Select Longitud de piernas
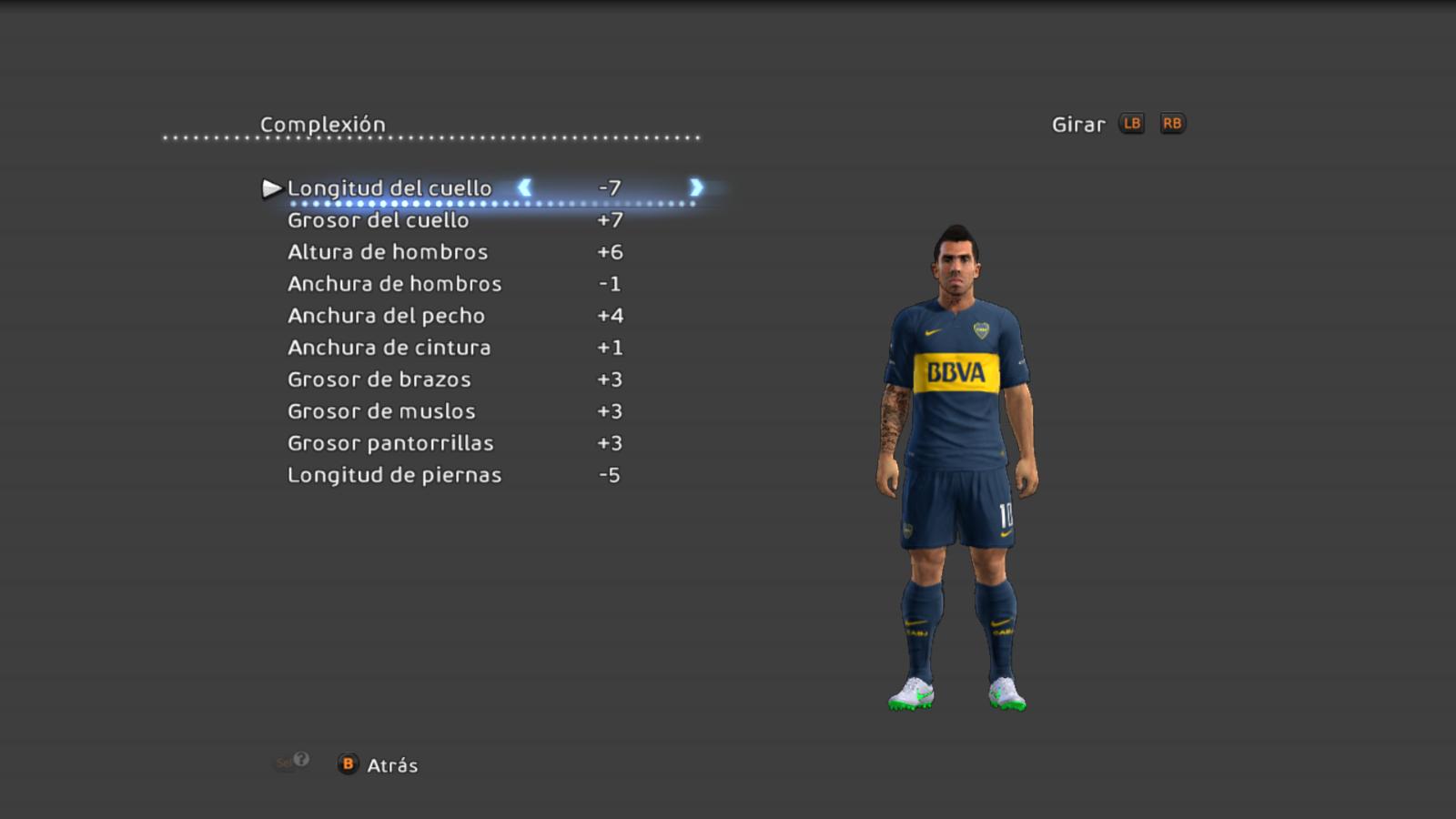 (x=394, y=475)
